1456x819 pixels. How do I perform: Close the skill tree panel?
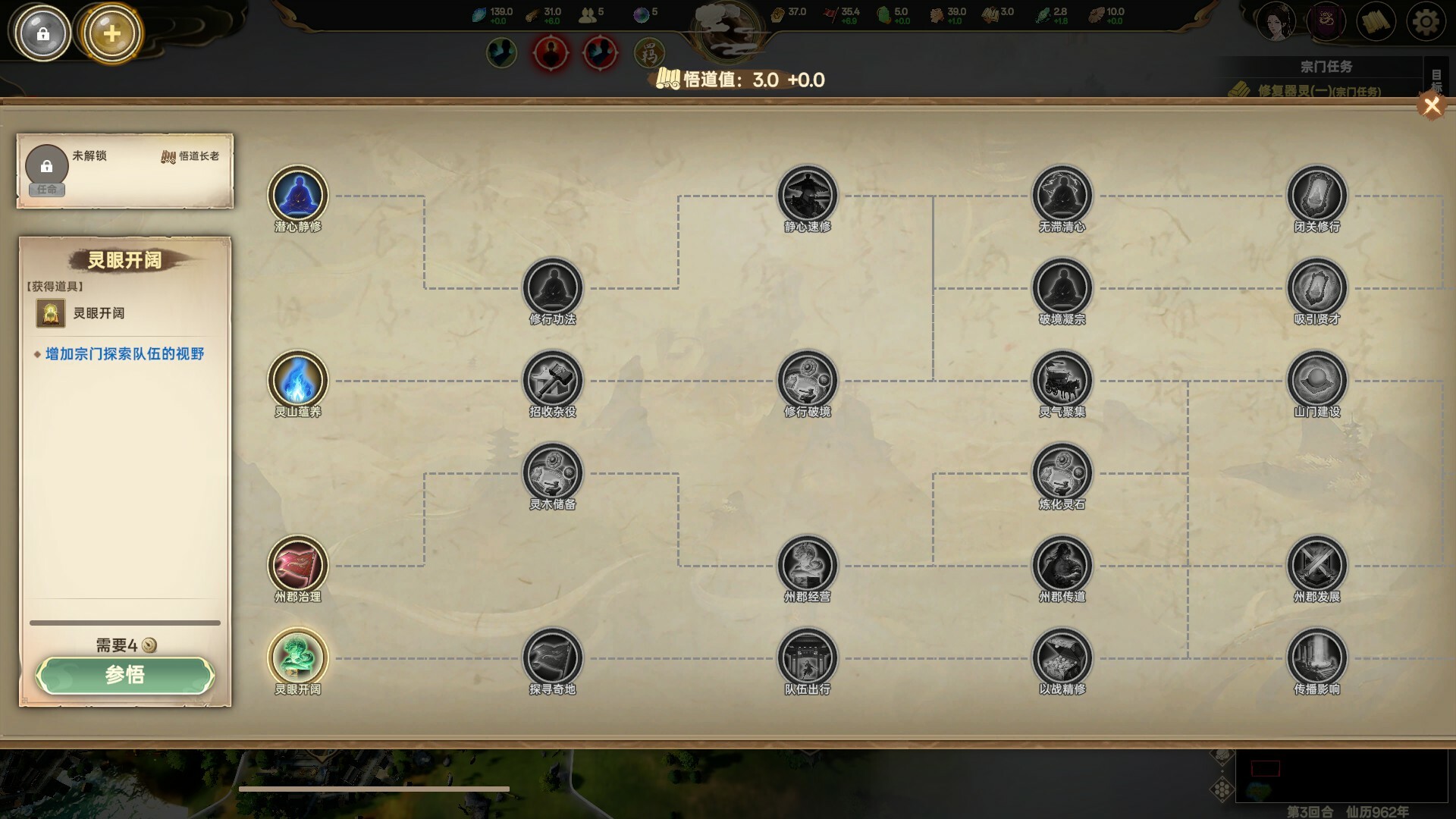pos(1431,106)
